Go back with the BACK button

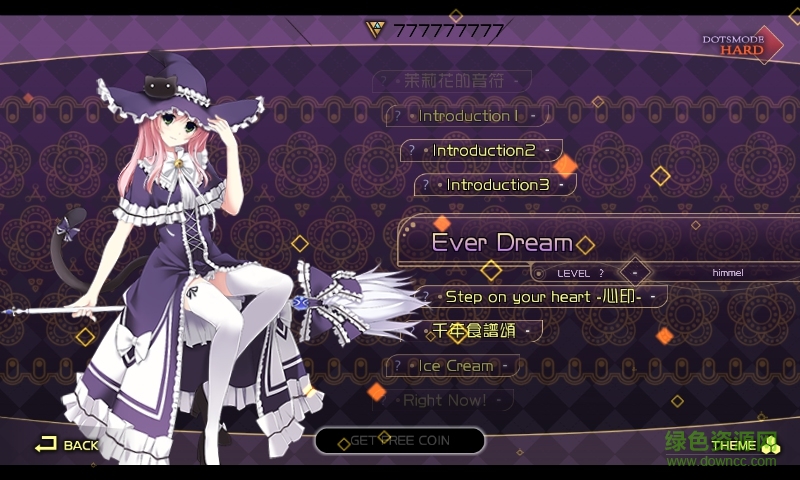click(x=68, y=444)
